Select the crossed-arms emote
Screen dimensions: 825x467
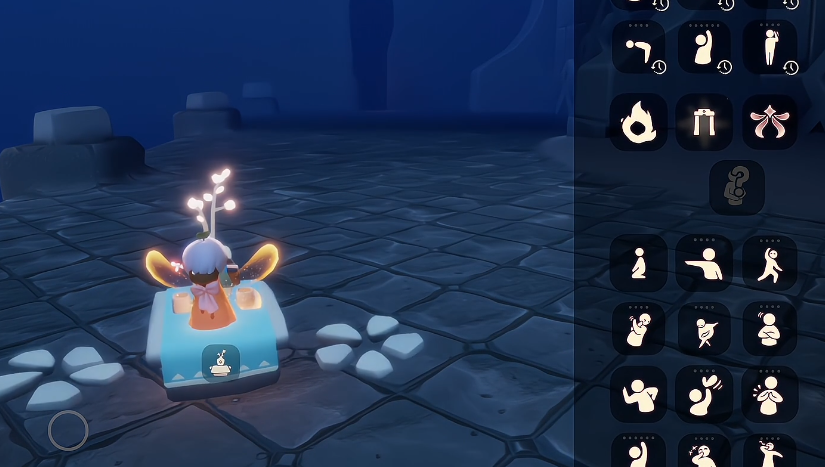[770, 328]
